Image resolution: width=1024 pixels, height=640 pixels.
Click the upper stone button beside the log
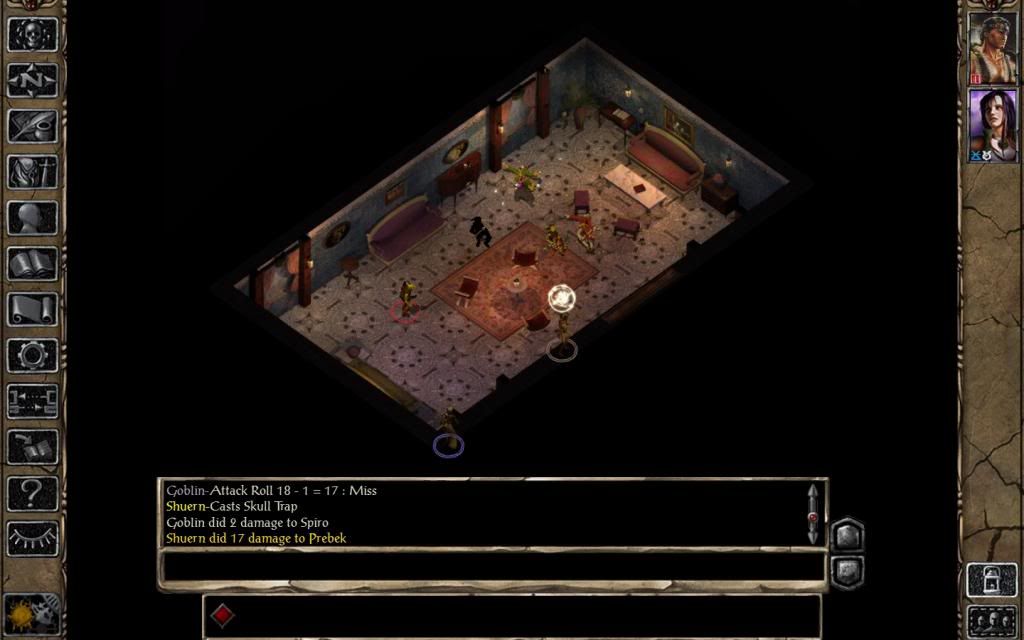[846, 535]
